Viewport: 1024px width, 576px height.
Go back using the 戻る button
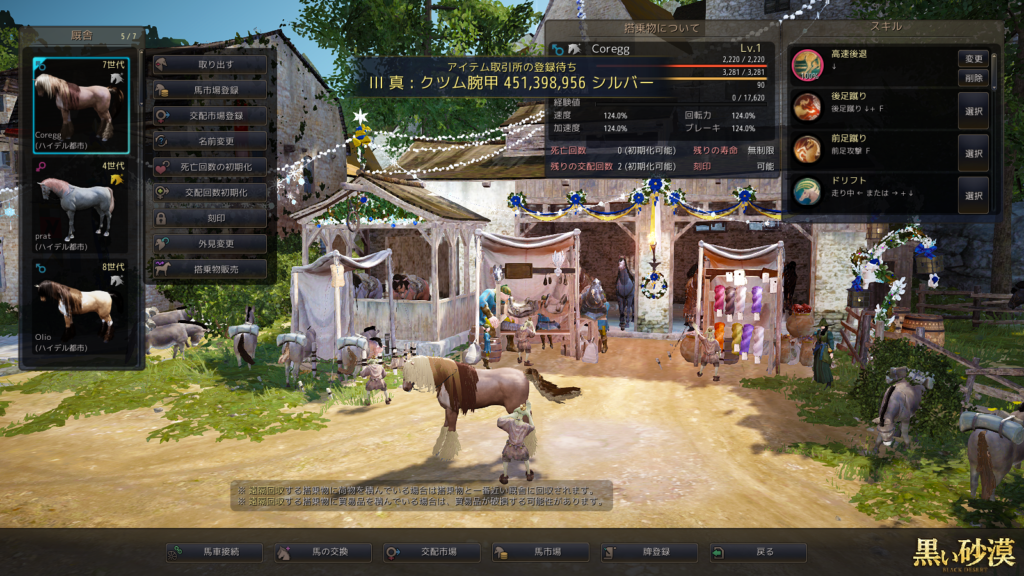point(757,552)
